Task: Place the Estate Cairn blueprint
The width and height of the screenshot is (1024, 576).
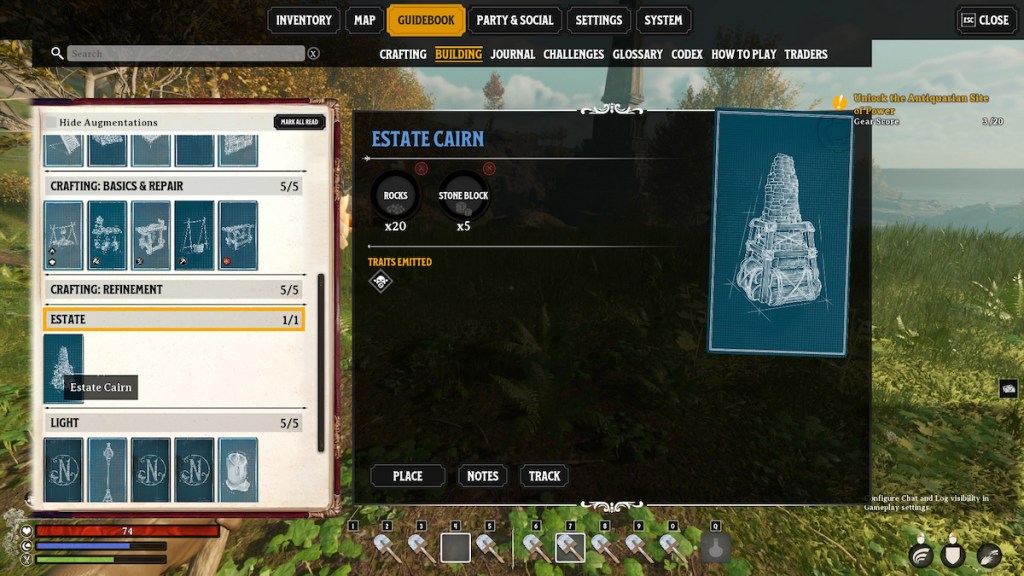Action: [x=407, y=476]
